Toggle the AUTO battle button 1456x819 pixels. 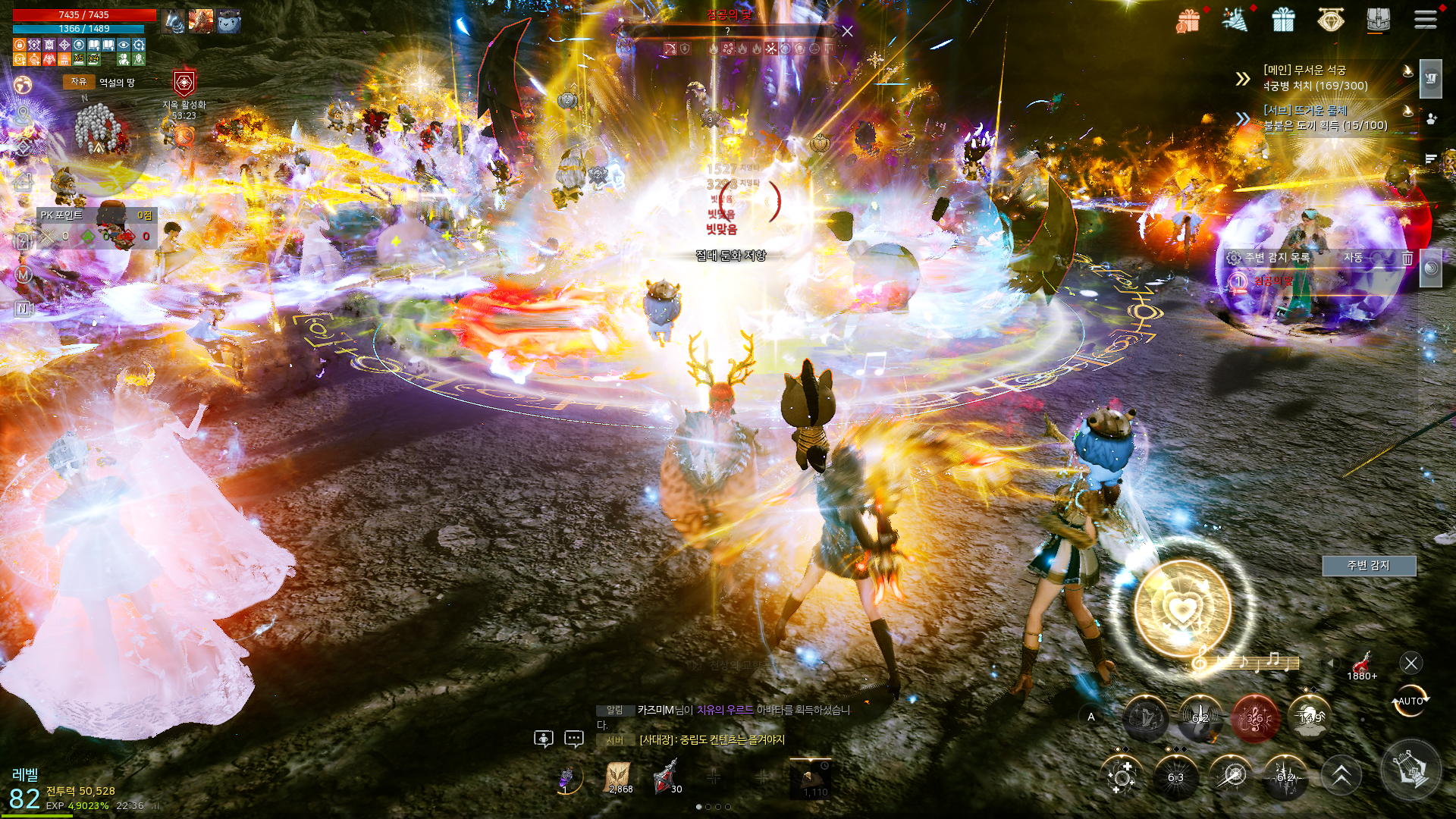(1410, 701)
